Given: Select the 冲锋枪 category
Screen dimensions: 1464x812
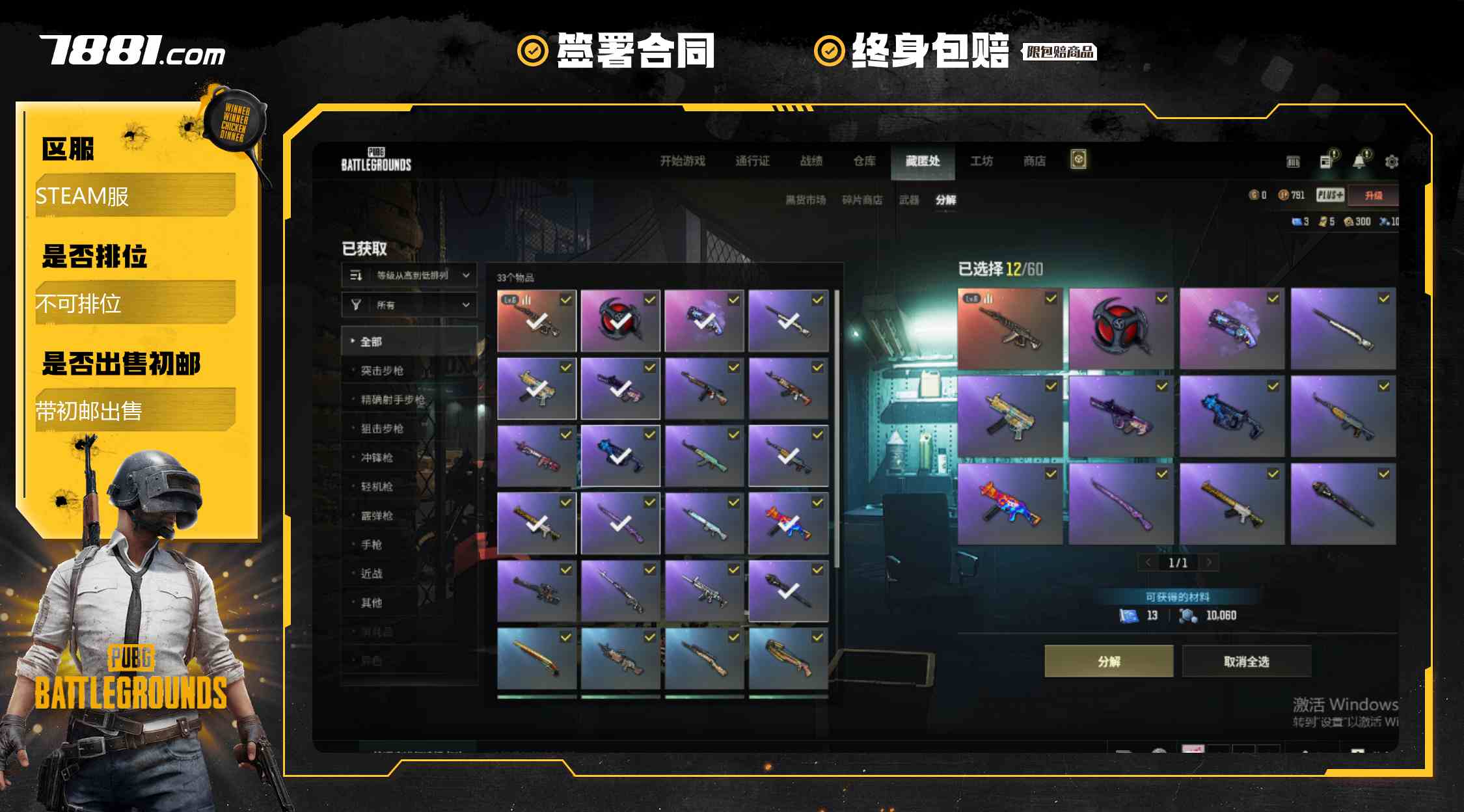Looking at the screenshot, I should (x=377, y=457).
